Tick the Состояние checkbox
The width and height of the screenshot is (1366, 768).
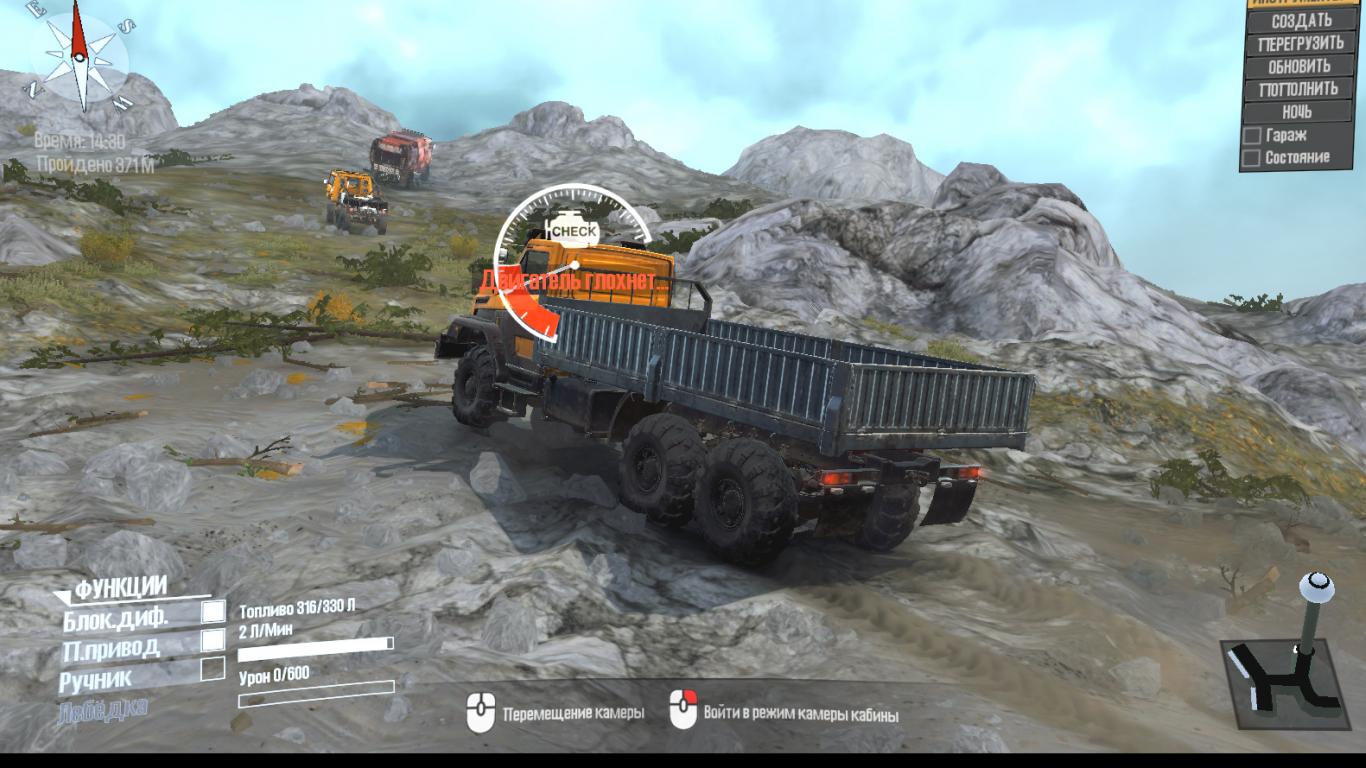click(1251, 158)
